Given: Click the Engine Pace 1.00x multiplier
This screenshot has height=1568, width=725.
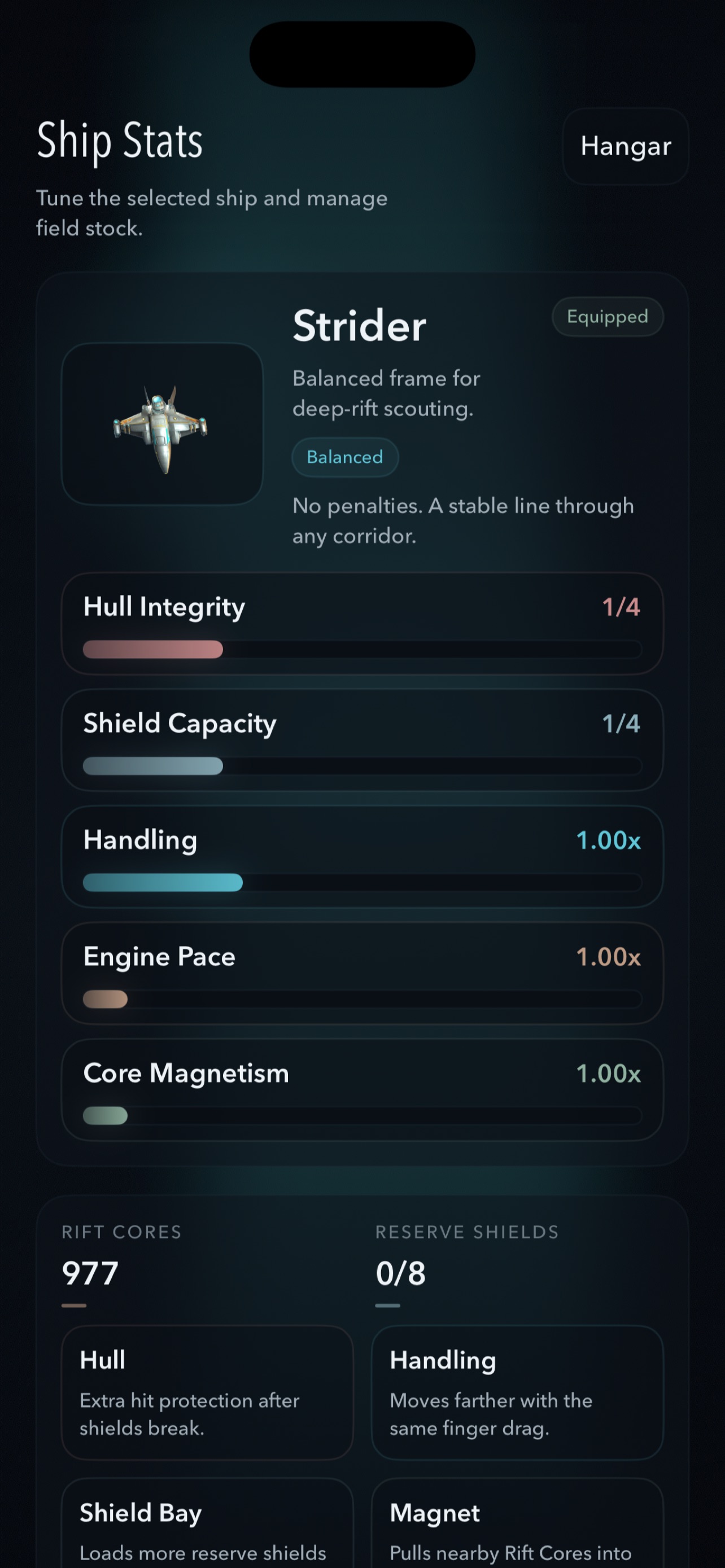Looking at the screenshot, I should [x=608, y=957].
